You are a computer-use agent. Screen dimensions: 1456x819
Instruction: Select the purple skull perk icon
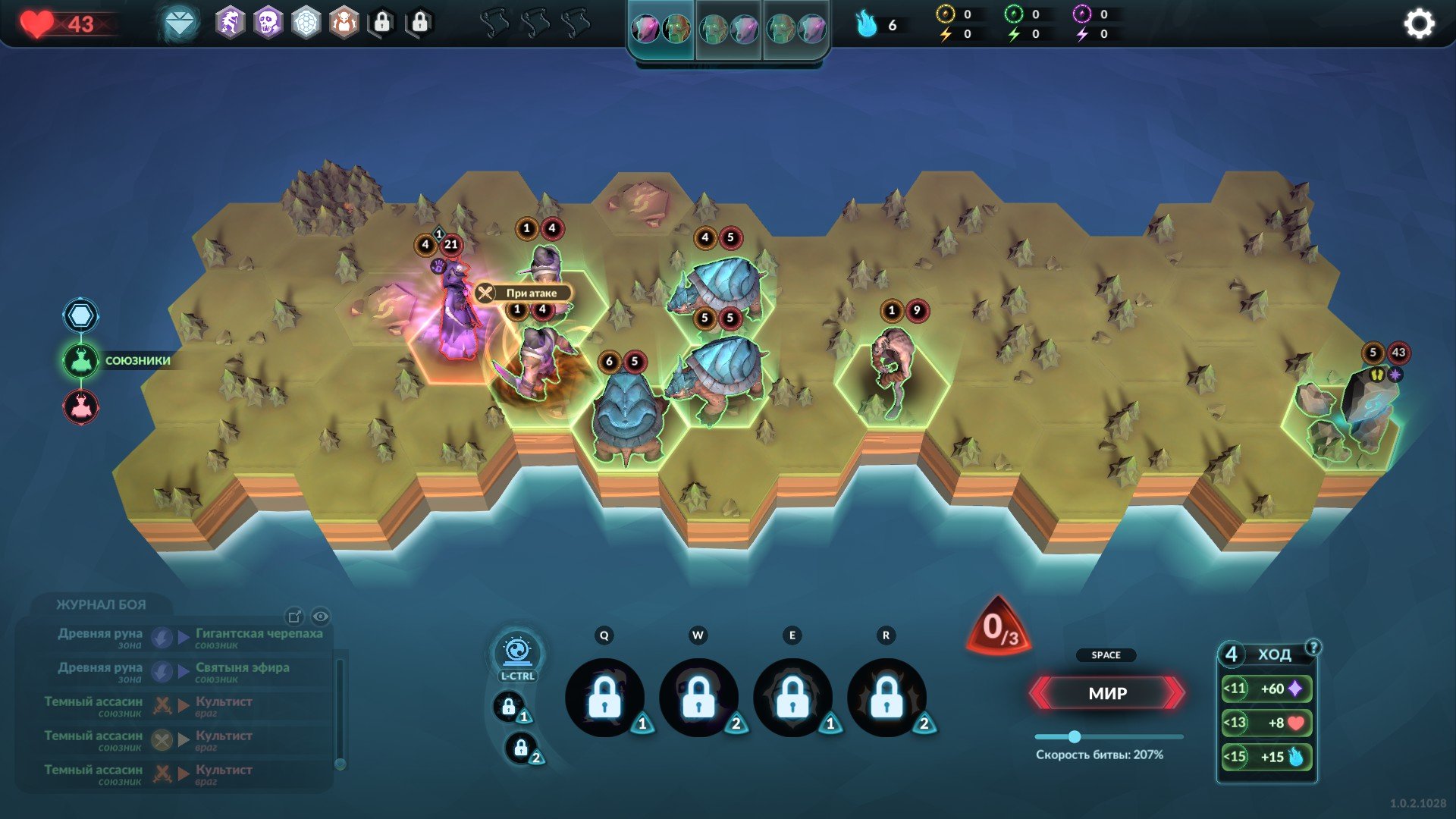pos(268,24)
